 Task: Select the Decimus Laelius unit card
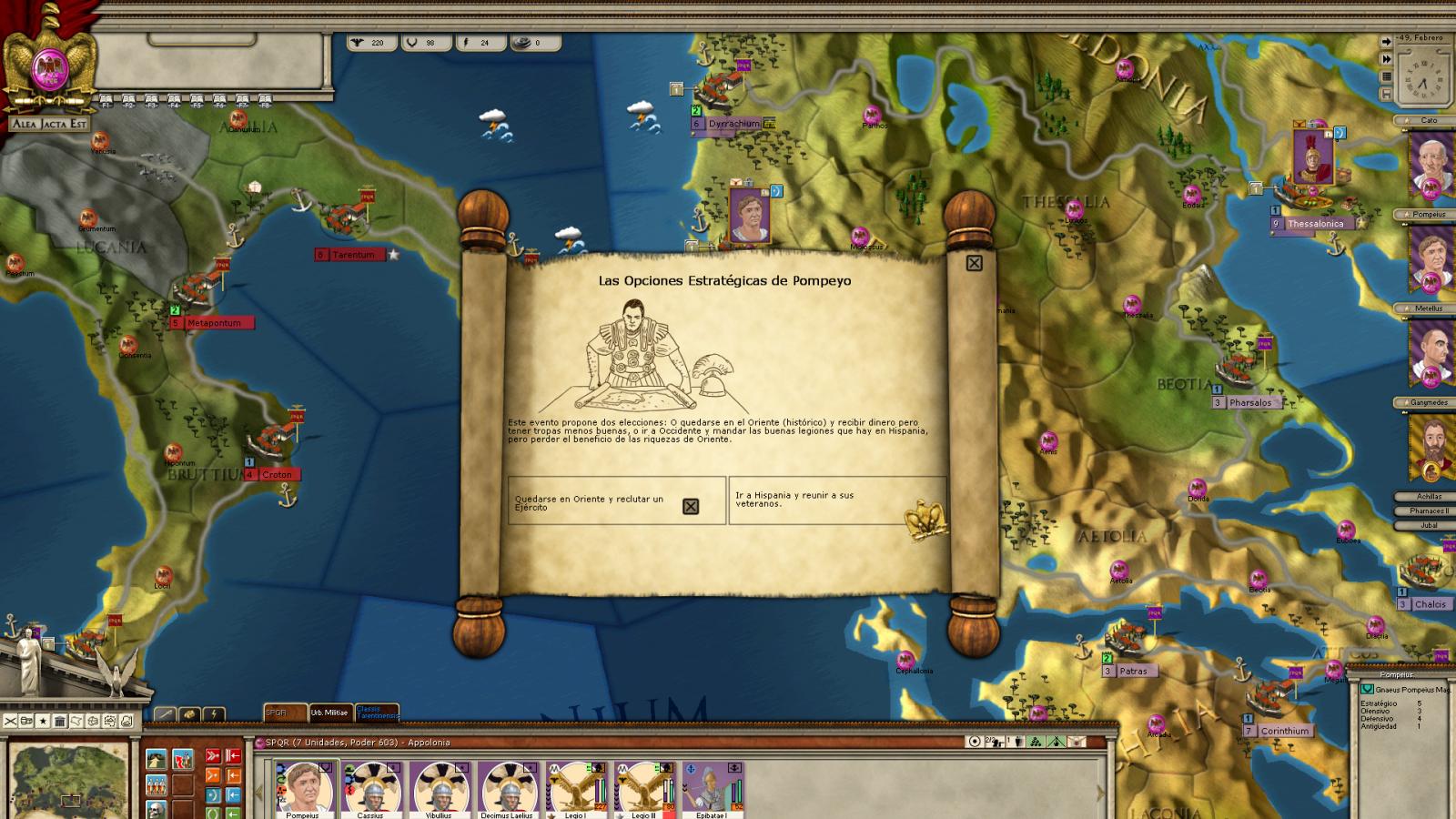(508, 788)
